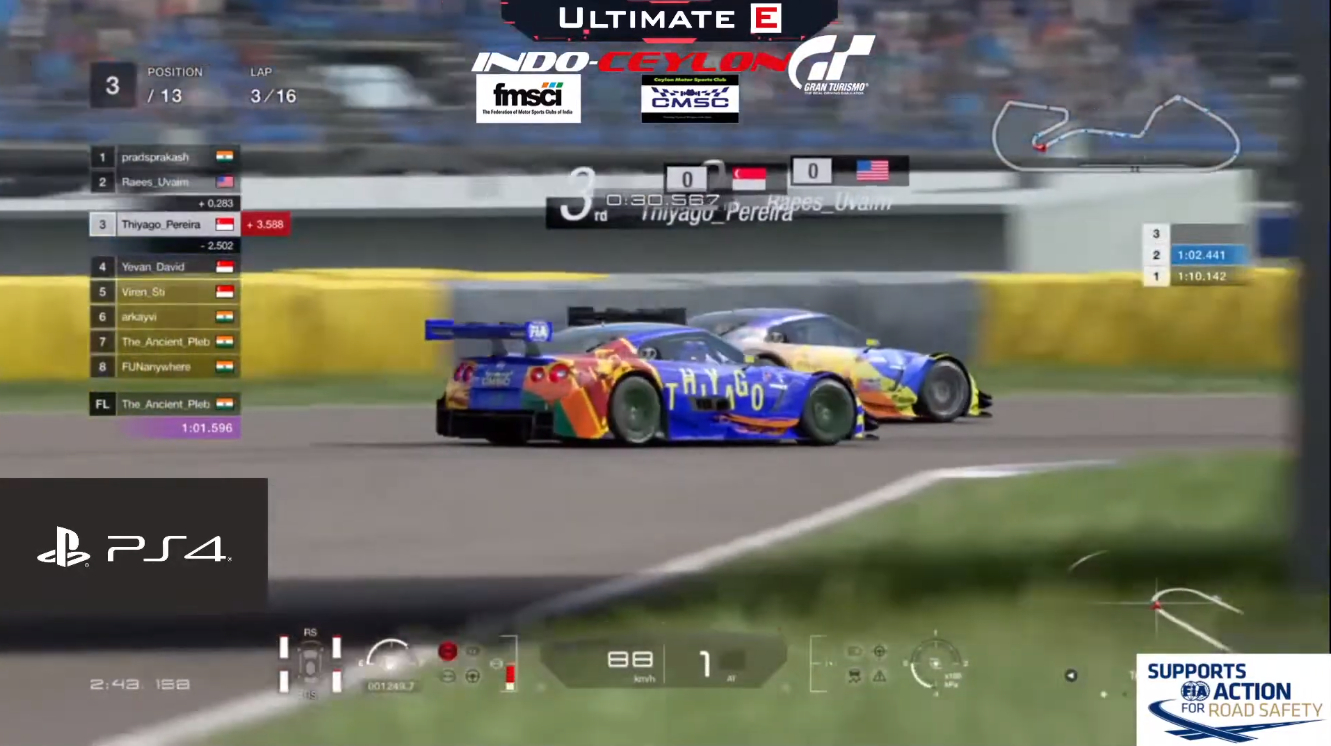The image size is (1331, 746).
Task: Select arkayvi's row in the leaderboard
Action: [164, 317]
